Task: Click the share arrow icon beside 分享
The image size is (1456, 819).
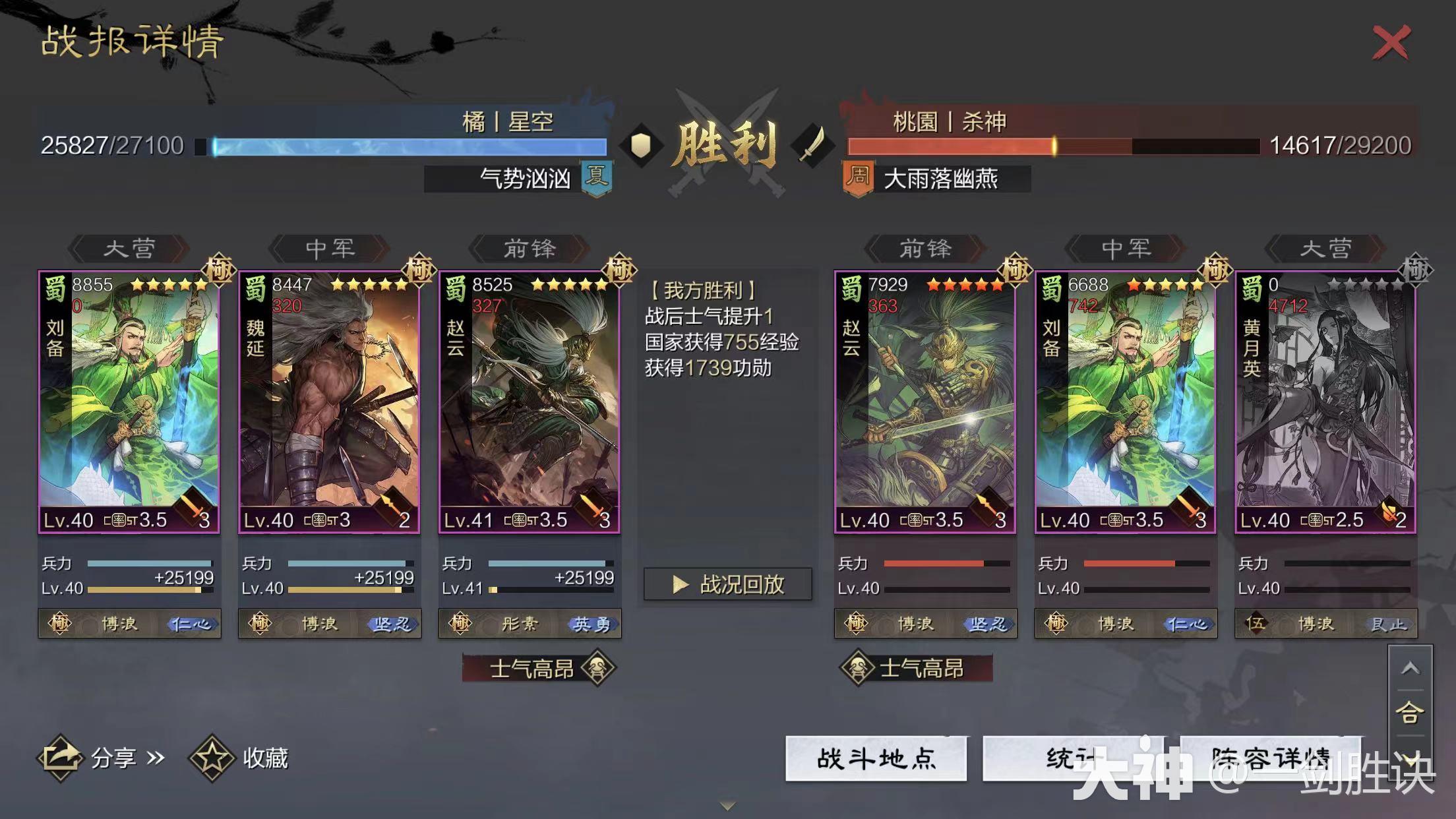Action: (x=64, y=758)
